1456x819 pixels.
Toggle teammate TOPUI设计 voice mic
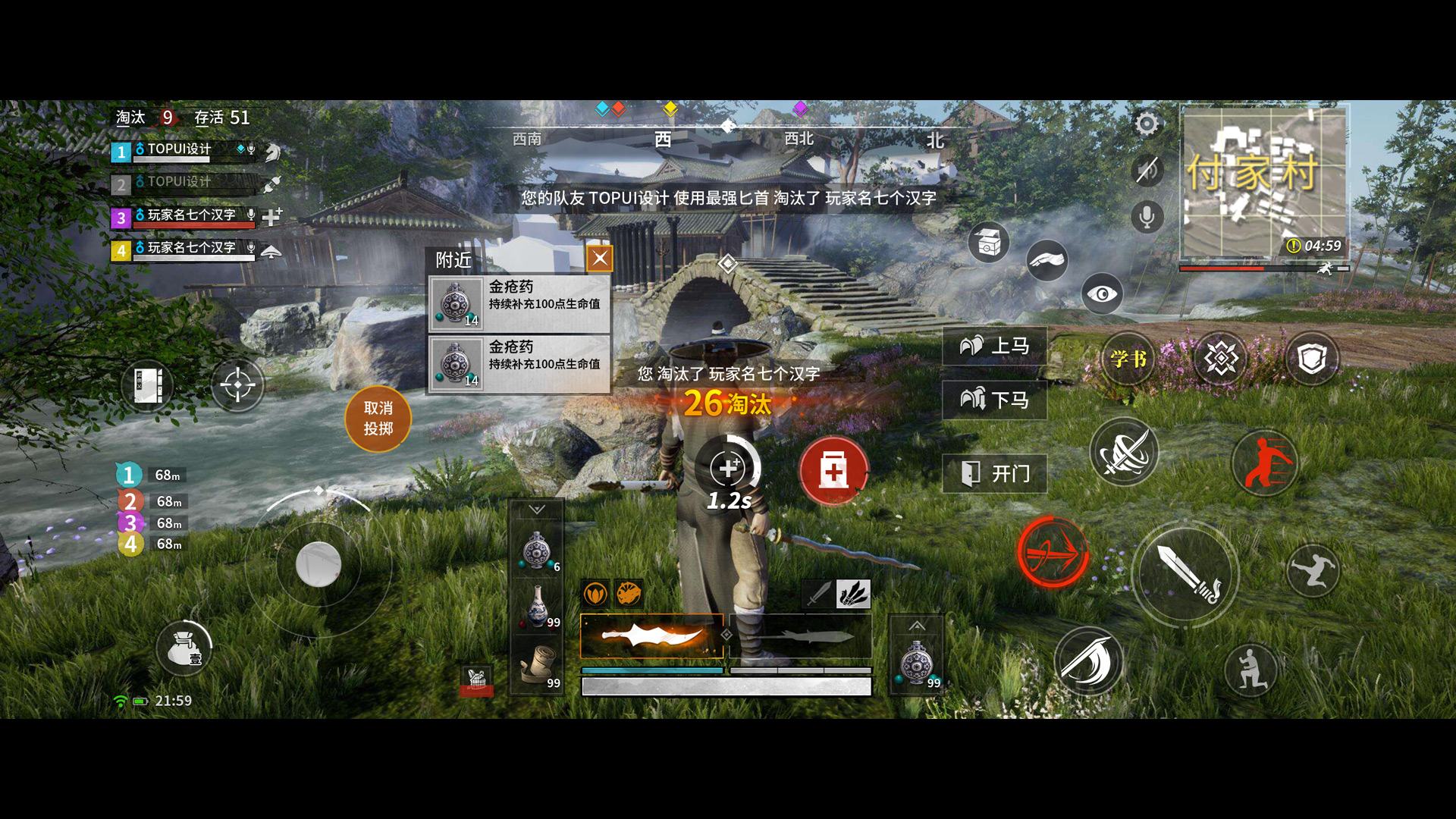point(250,150)
